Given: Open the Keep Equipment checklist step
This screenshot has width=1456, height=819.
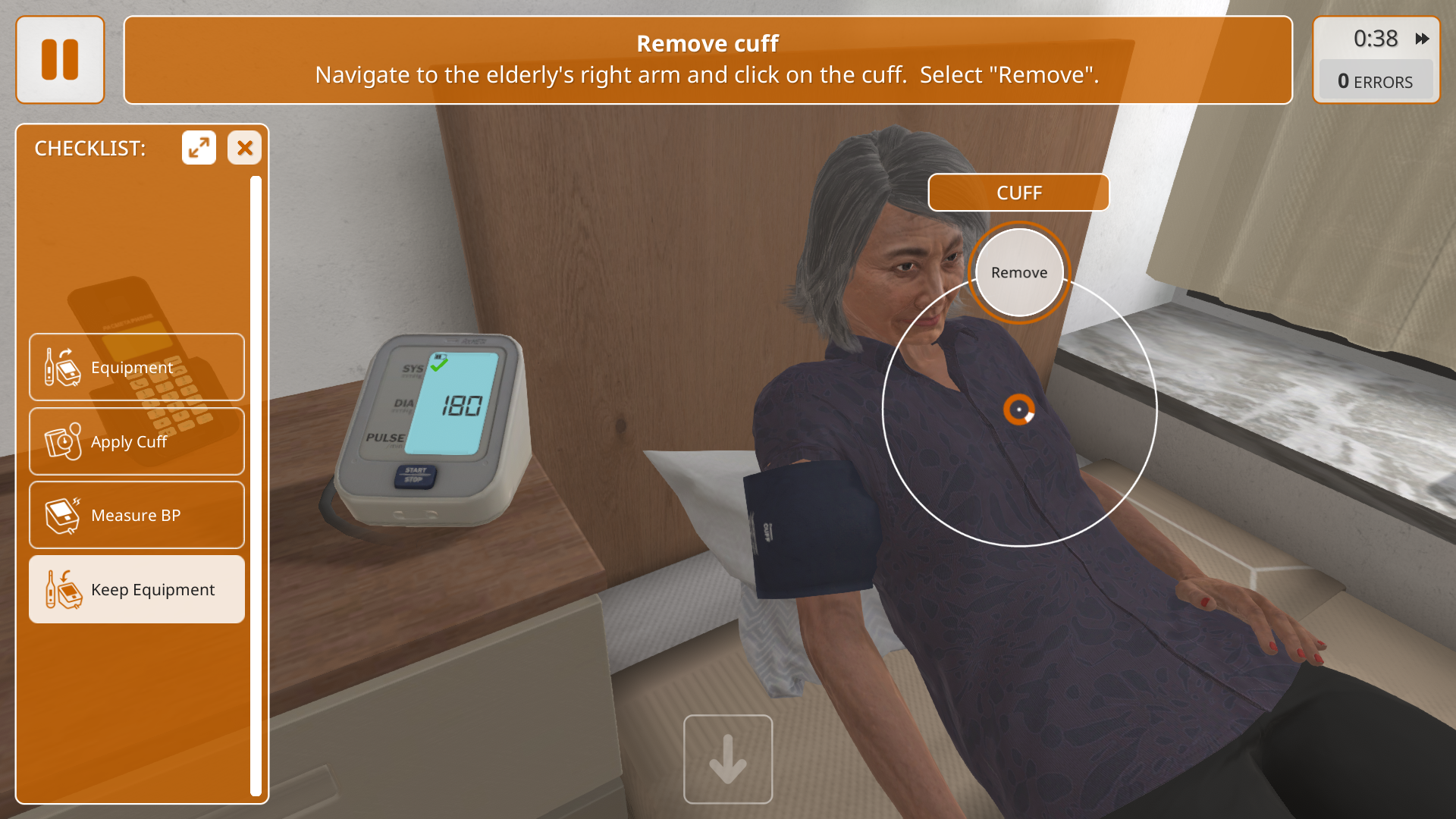Looking at the screenshot, I should tap(136, 590).
